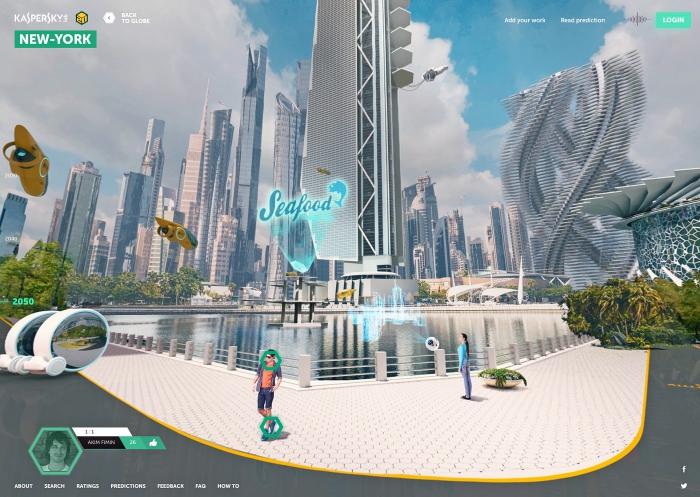The image size is (700, 497).
Task: Select the 2050 year marker
Action: (22, 300)
